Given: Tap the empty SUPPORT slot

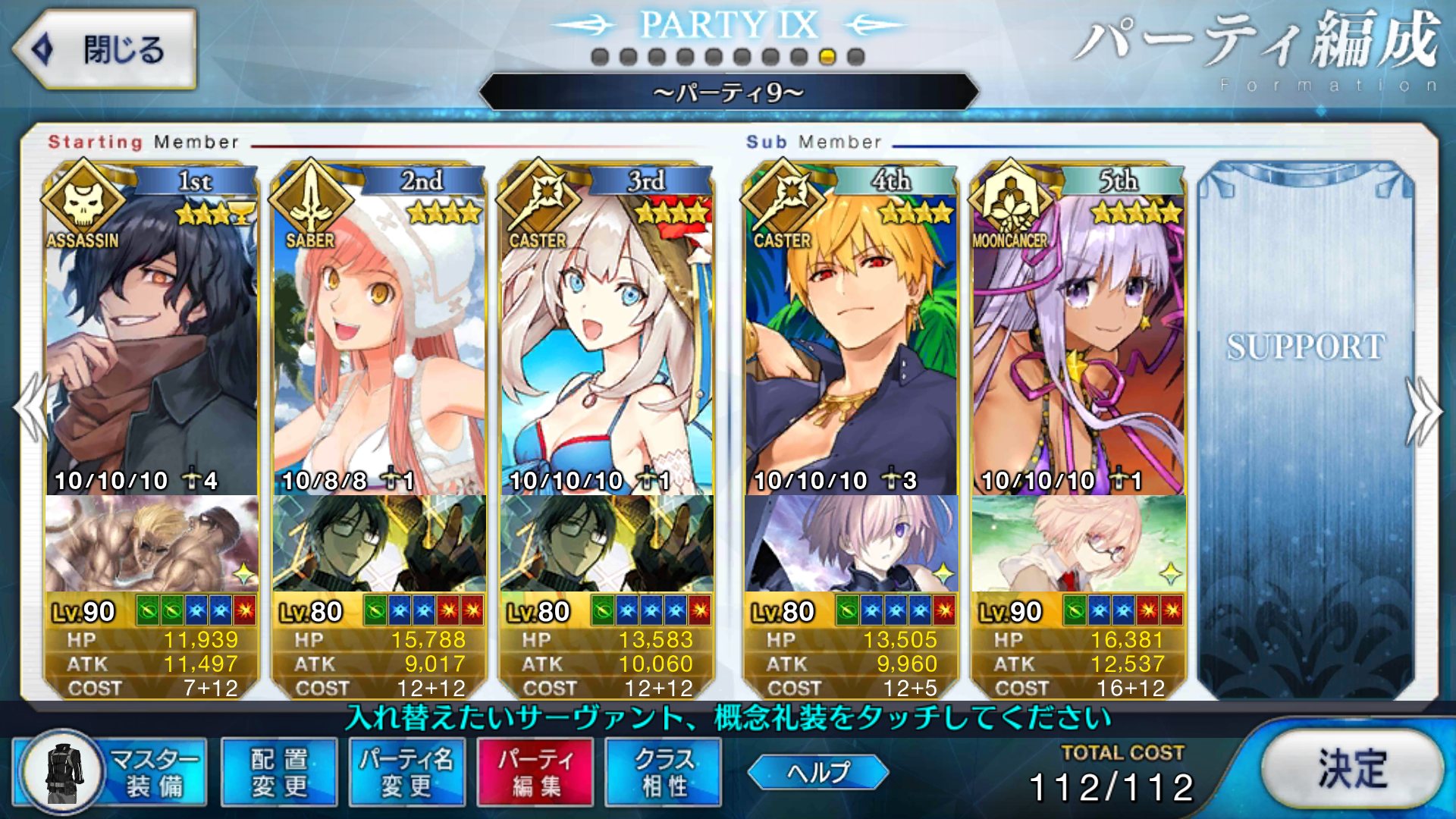Looking at the screenshot, I should click(x=1306, y=425).
